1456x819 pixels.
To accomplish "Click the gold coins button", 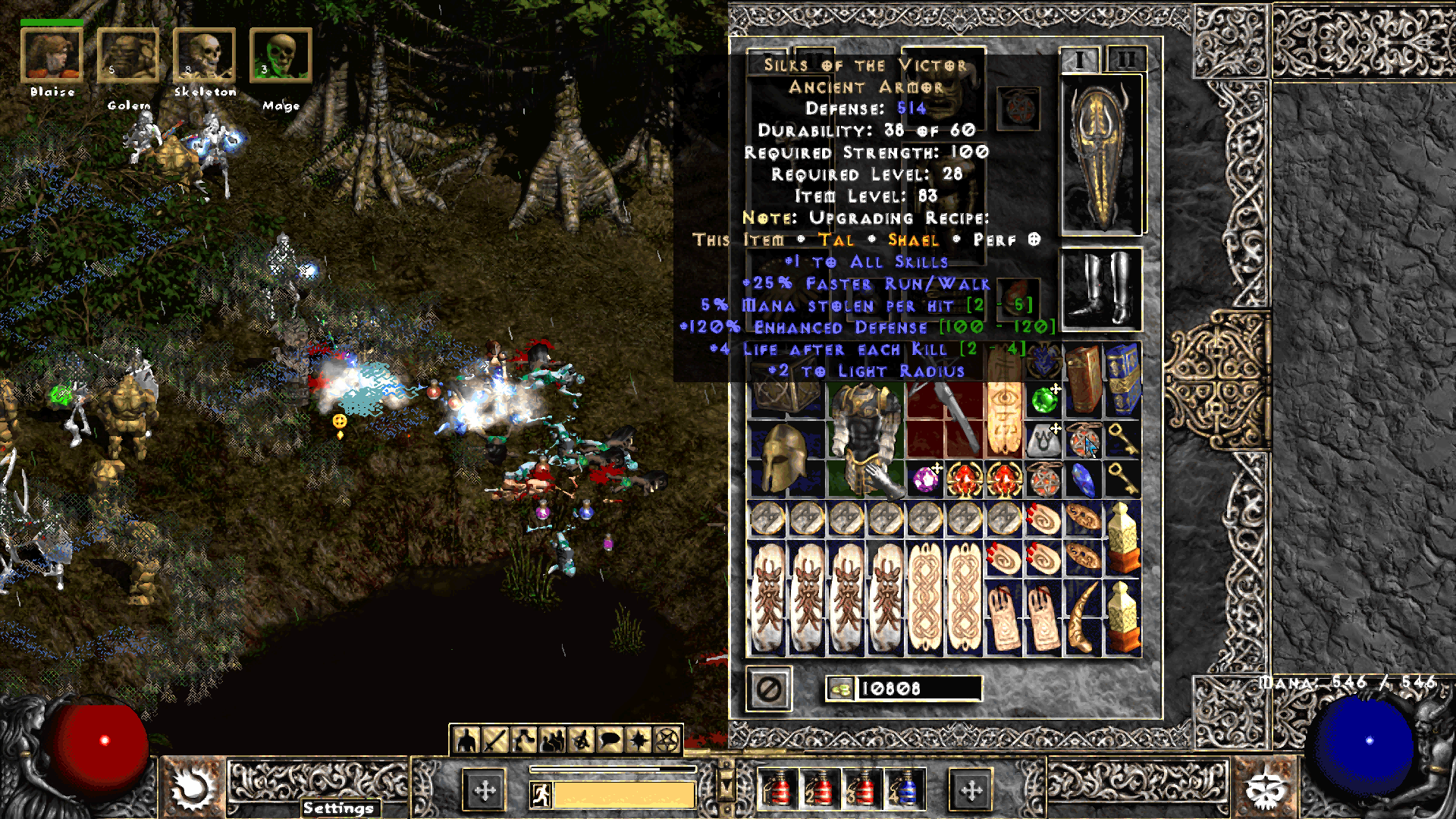I will [x=840, y=689].
